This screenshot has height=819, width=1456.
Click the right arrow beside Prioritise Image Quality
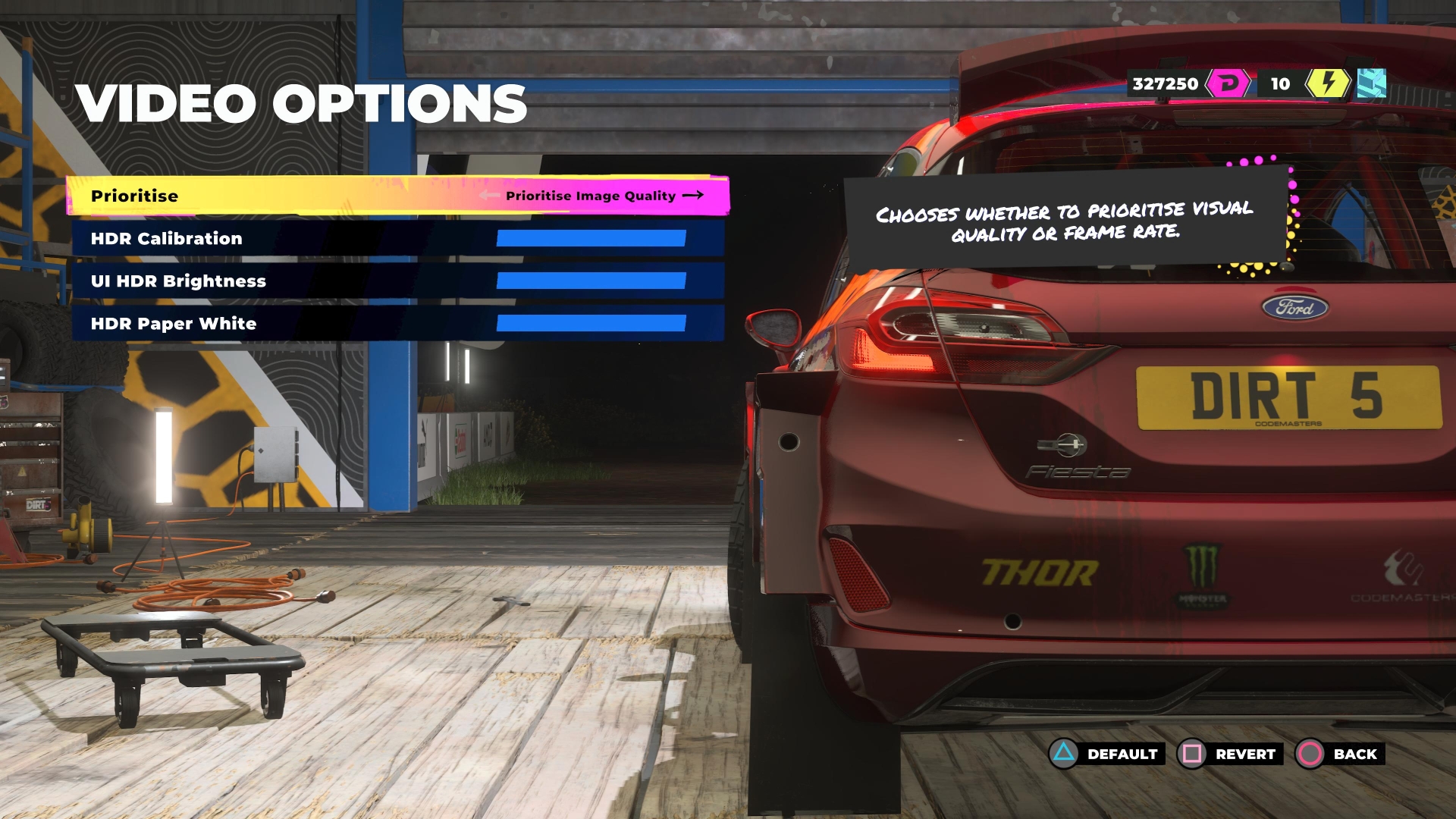pyautogui.click(x=693, y=196)
